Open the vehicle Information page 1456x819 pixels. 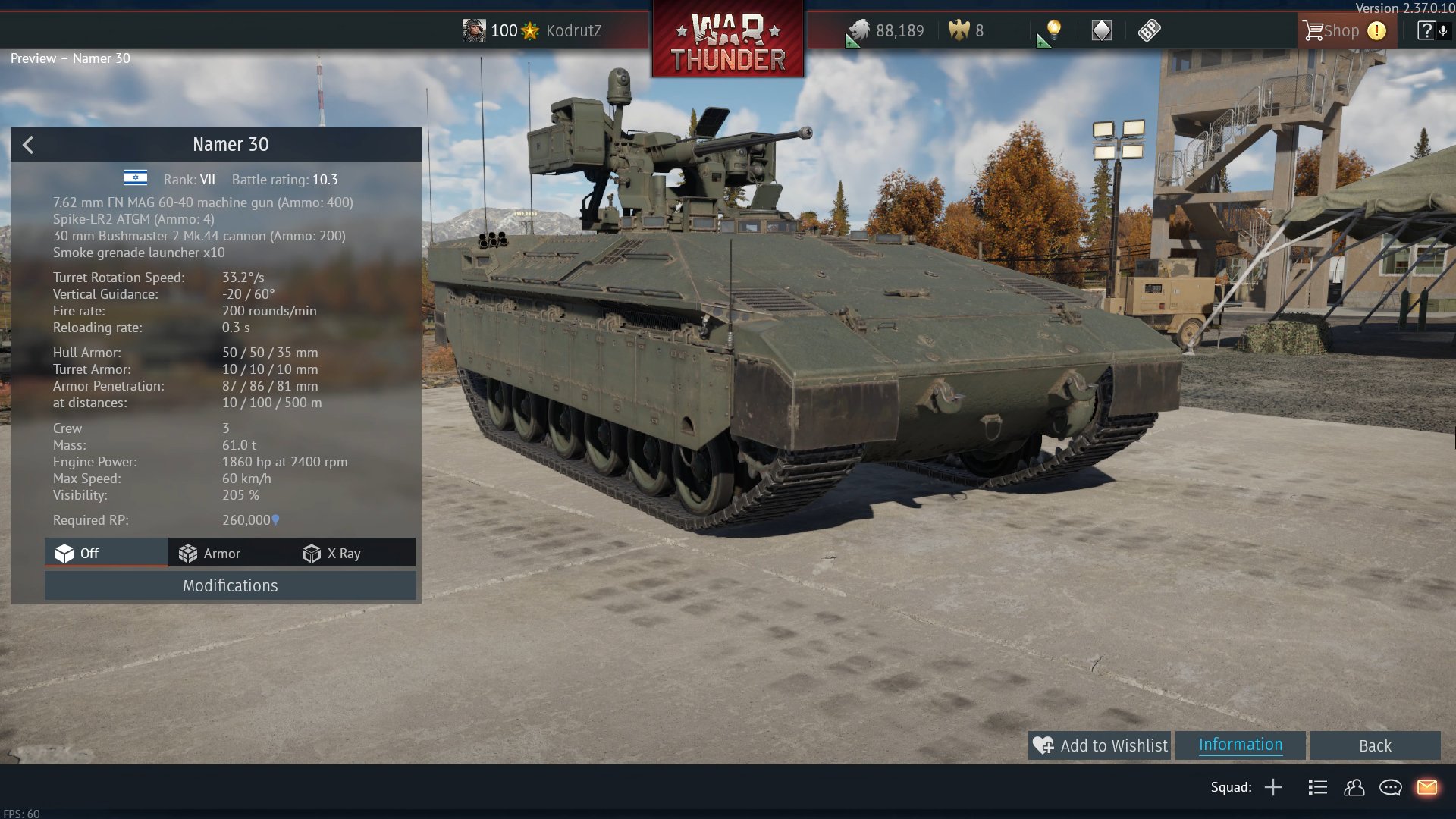(1240, 745)
